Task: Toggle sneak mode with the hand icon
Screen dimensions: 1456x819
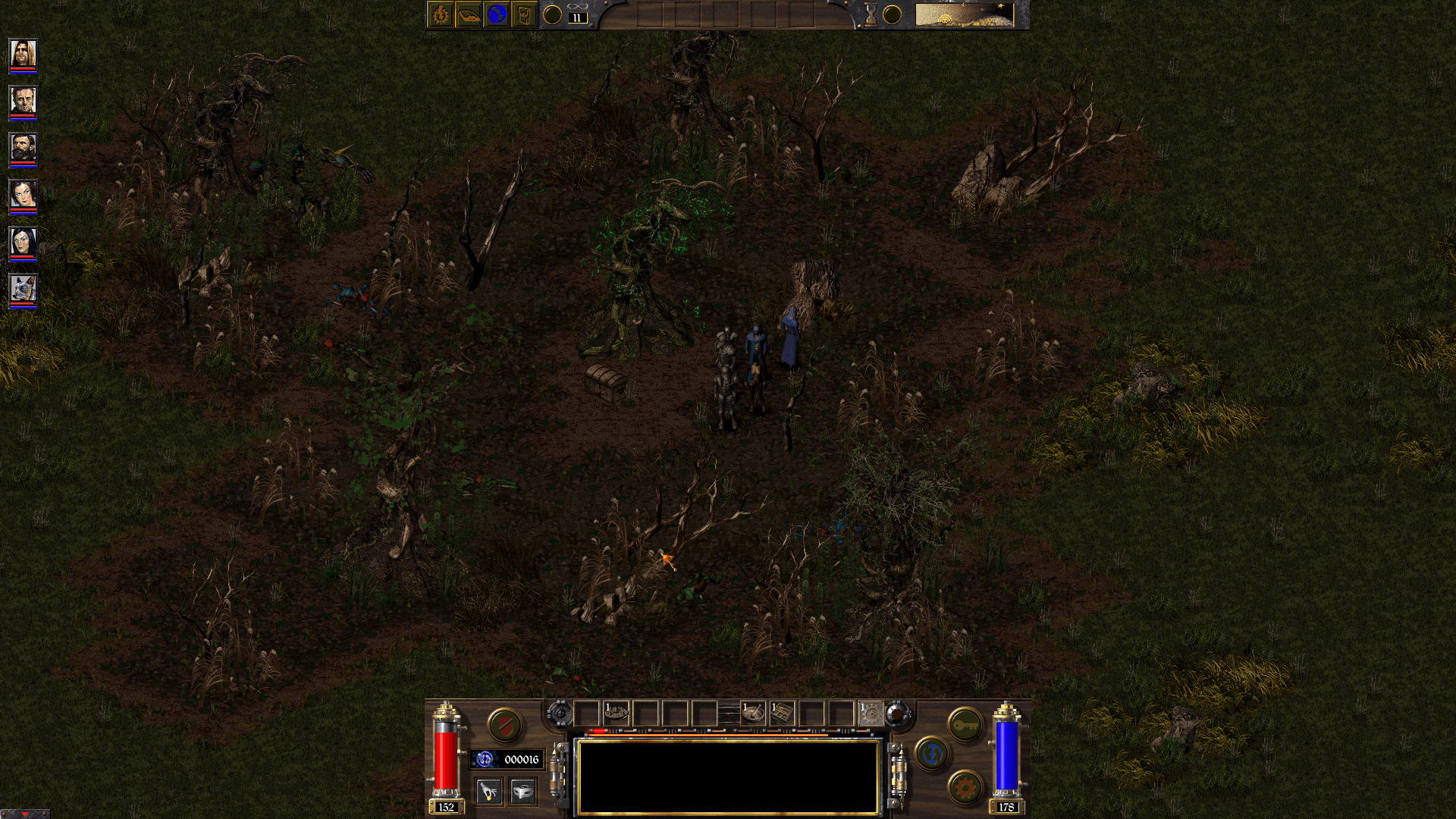Action: point(489,791)
